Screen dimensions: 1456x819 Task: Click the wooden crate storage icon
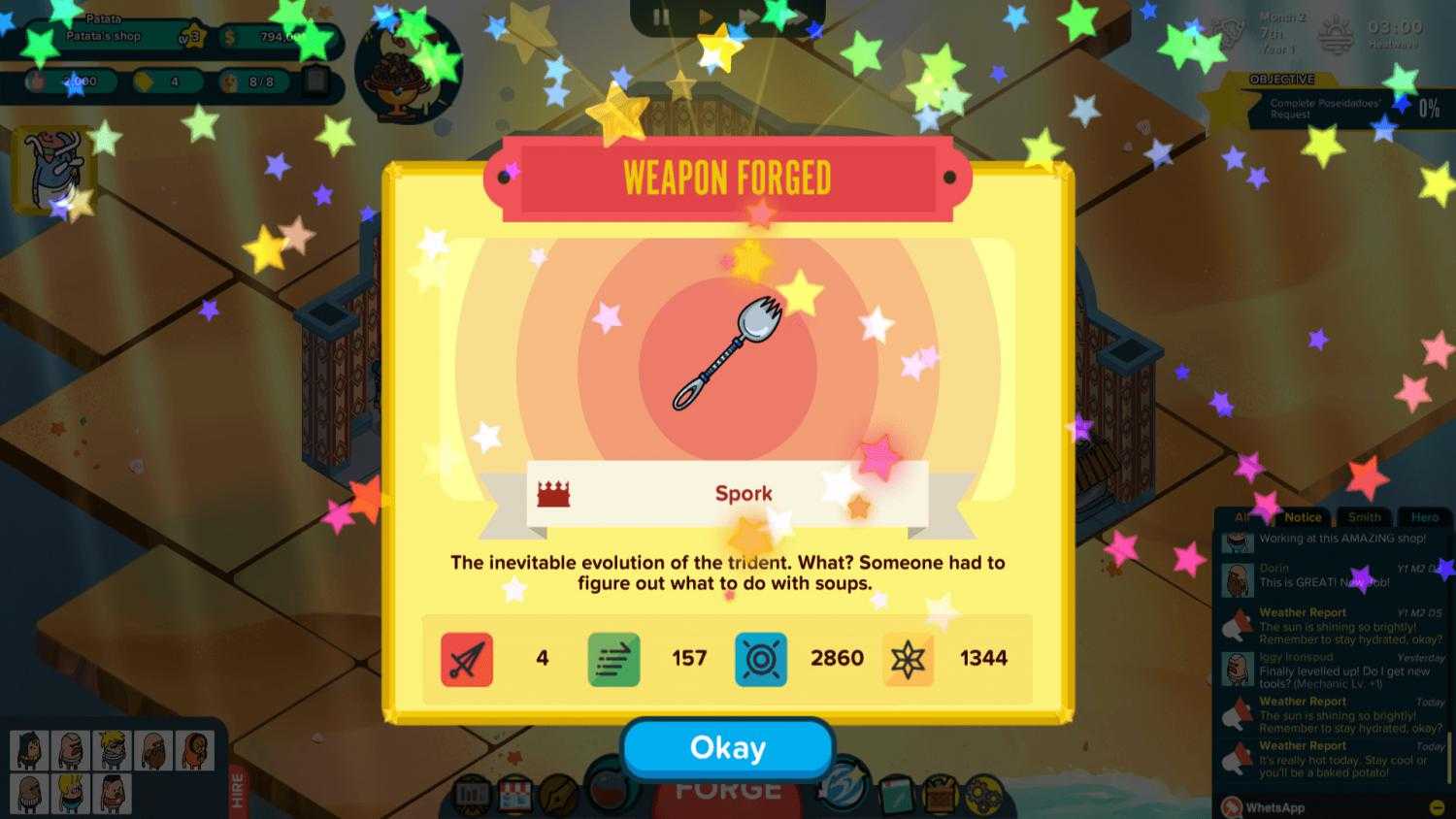point(939,798)
